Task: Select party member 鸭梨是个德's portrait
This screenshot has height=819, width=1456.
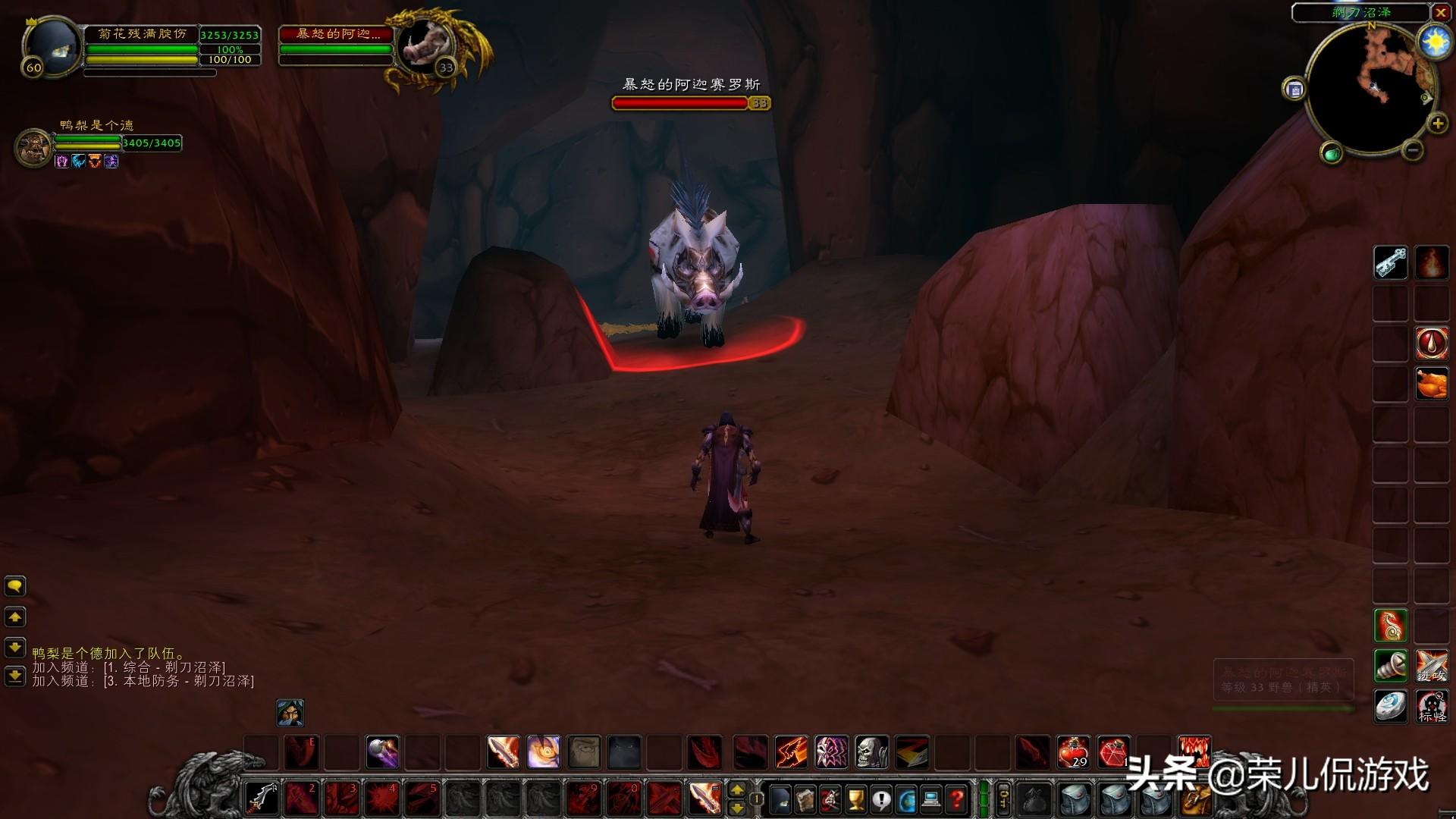Action: click(x=33, y=146)
